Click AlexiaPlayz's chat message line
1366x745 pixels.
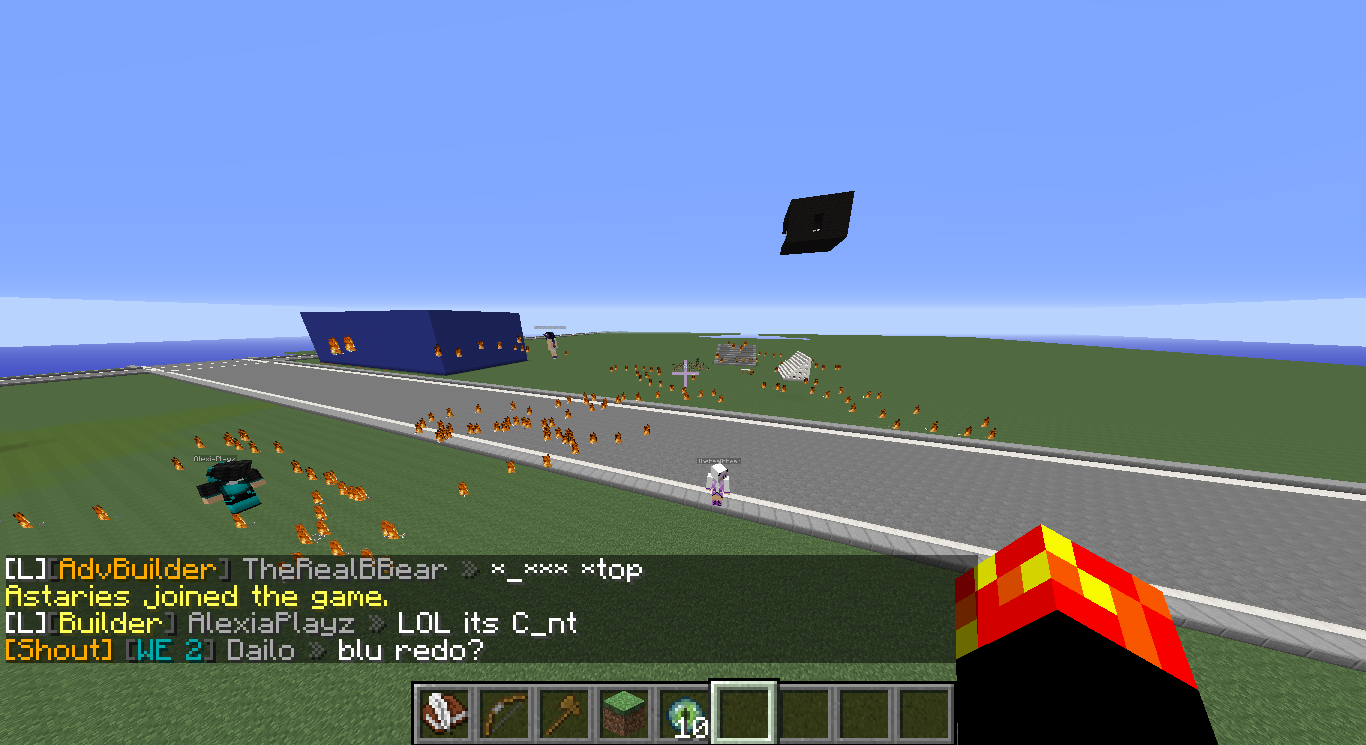coord(290,624)
